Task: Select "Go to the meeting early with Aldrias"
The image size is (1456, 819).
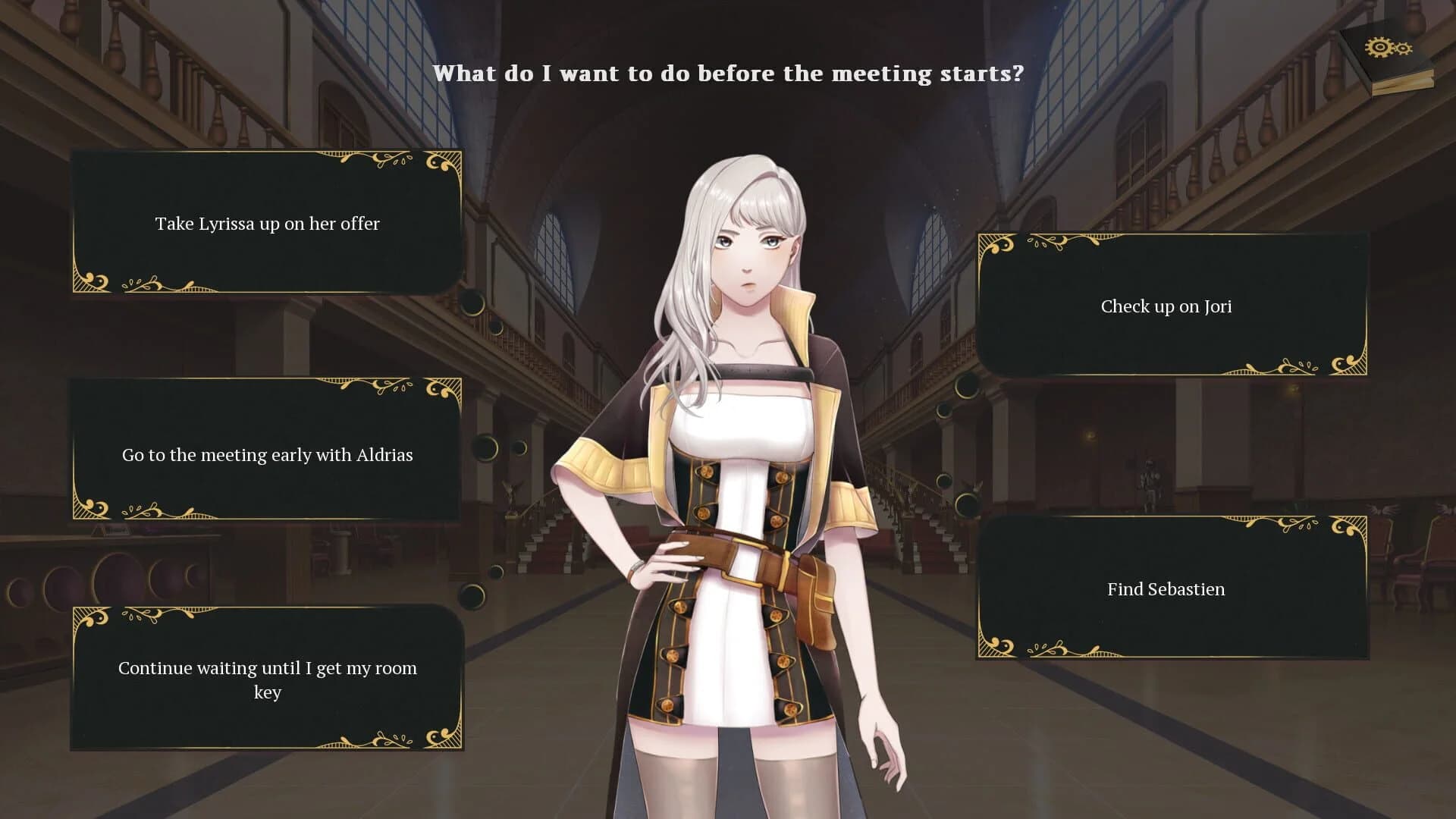Action: 267,454
